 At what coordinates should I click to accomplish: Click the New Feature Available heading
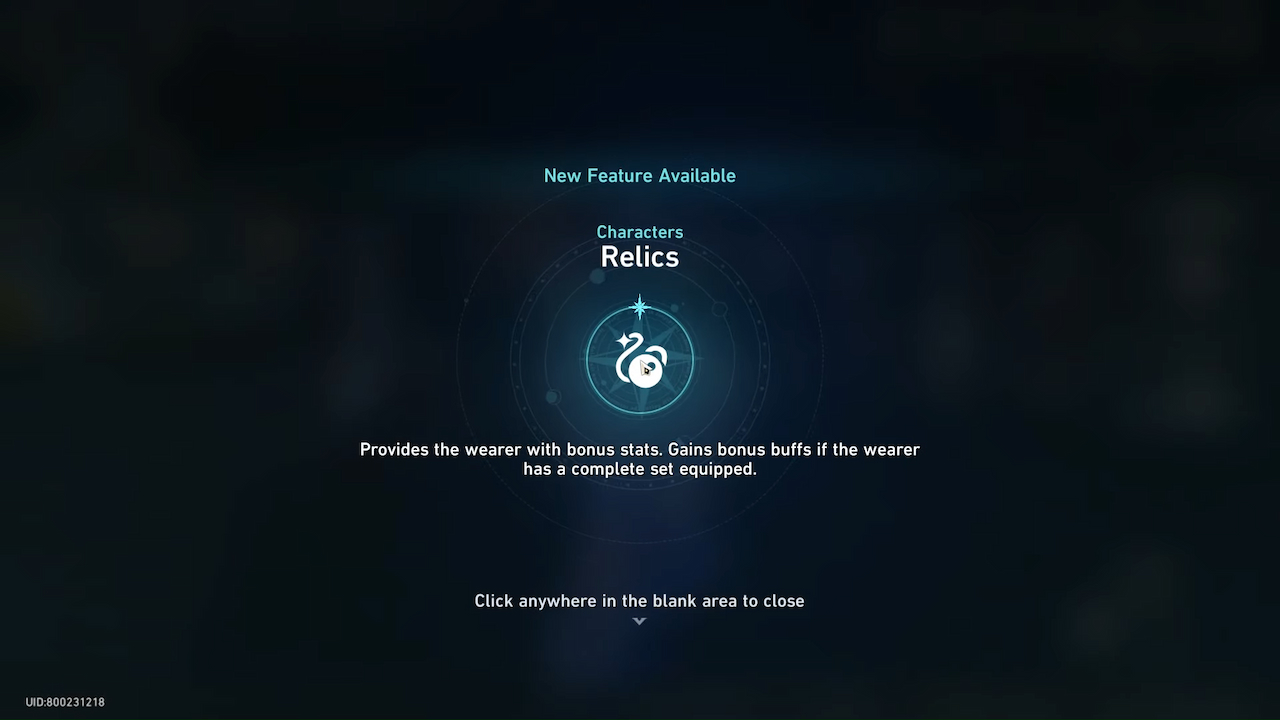(x=640, y=175)
